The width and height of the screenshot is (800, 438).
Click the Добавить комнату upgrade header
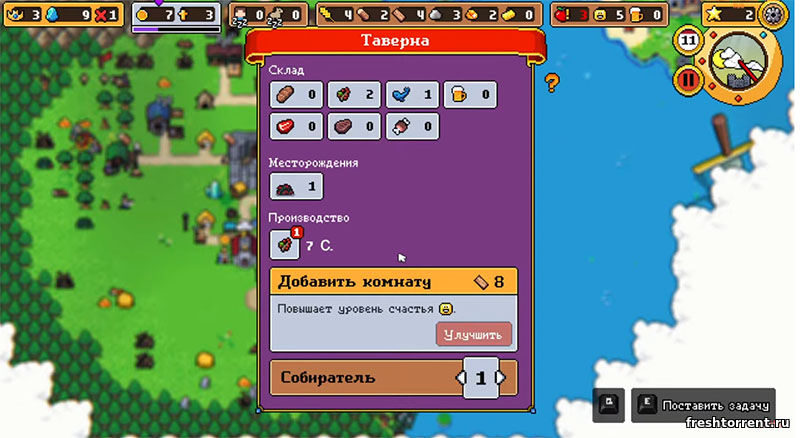[393, 281]
